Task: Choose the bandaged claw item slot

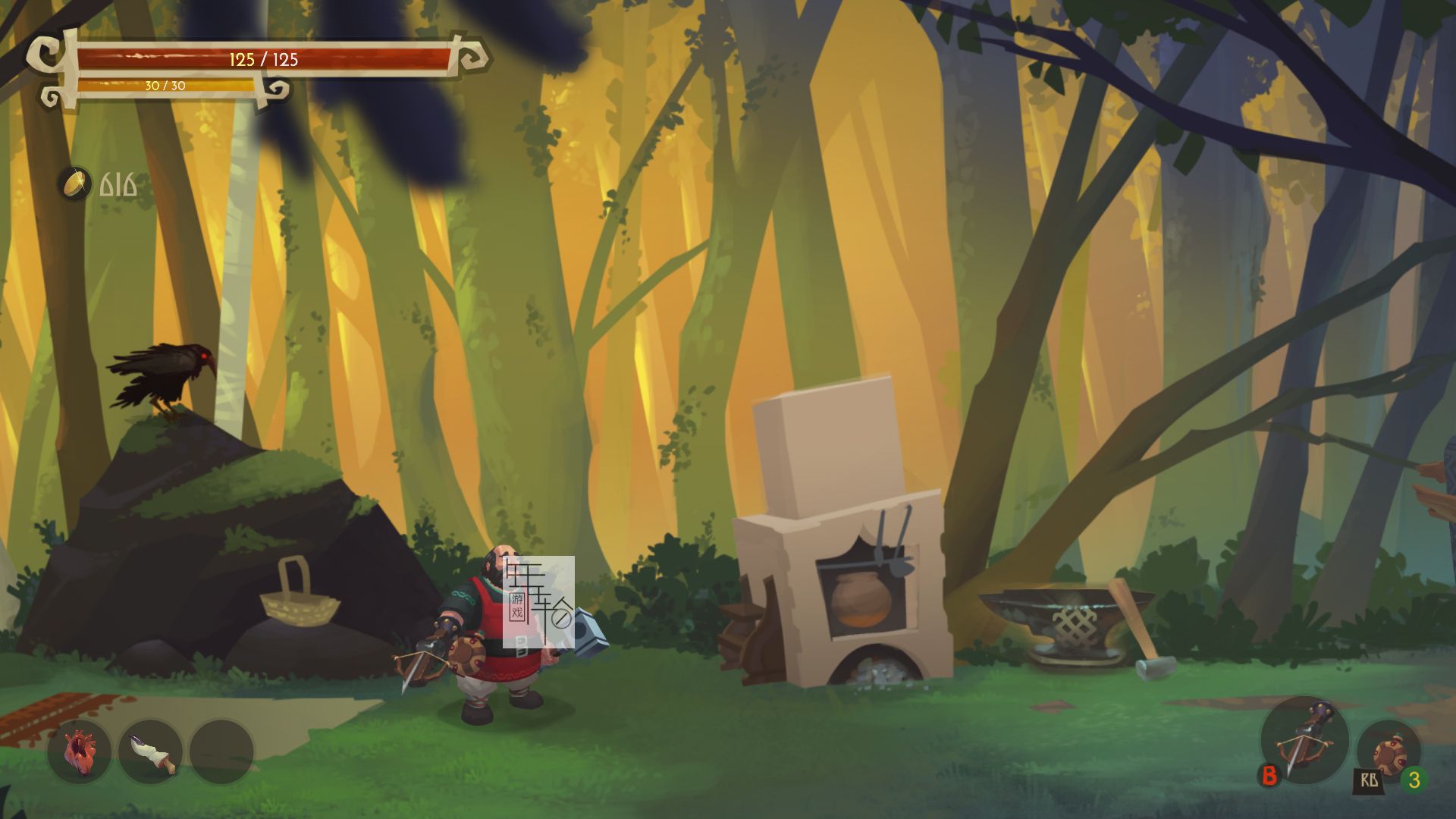Action: coord(150,752)
